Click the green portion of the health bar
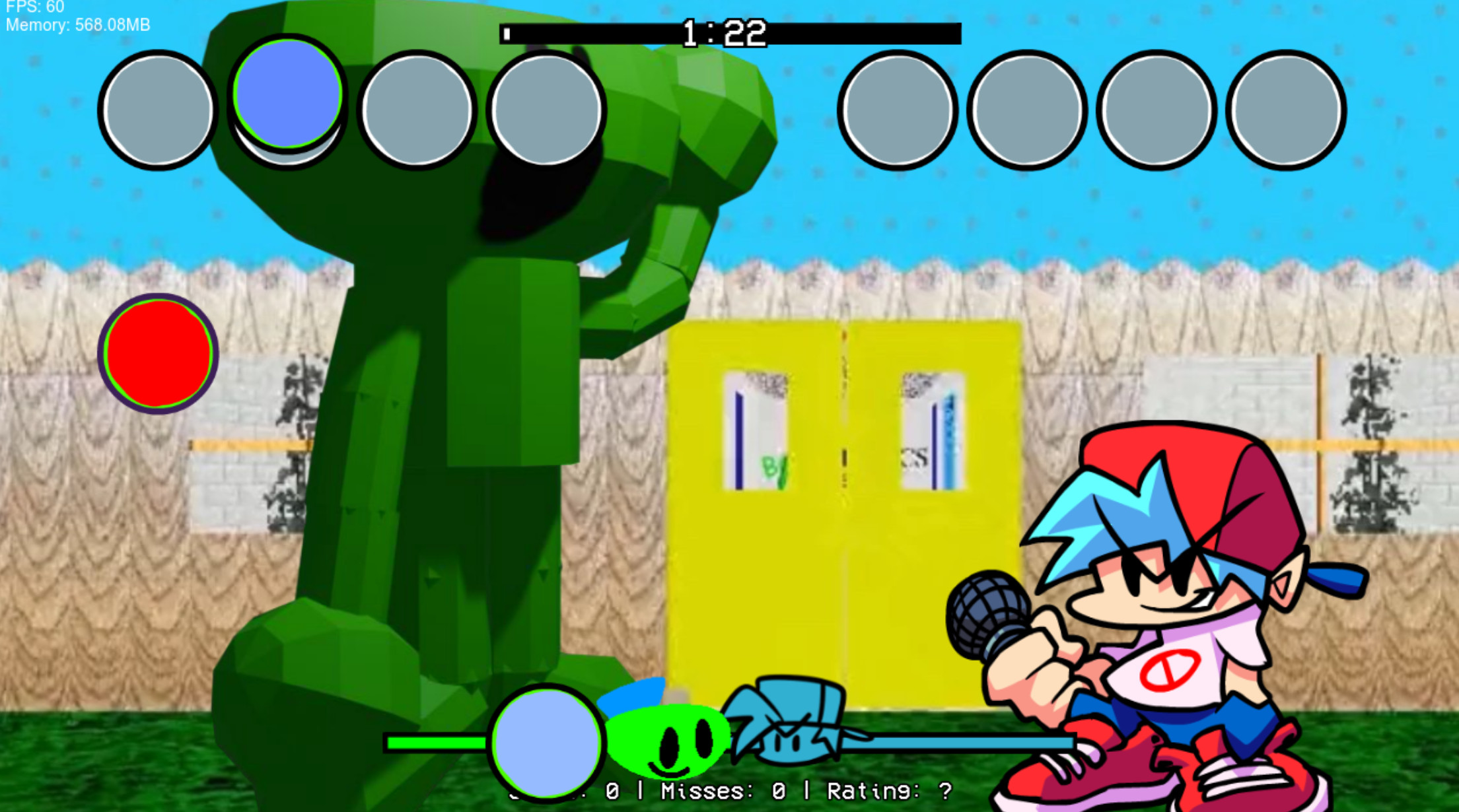 (436, 743)
